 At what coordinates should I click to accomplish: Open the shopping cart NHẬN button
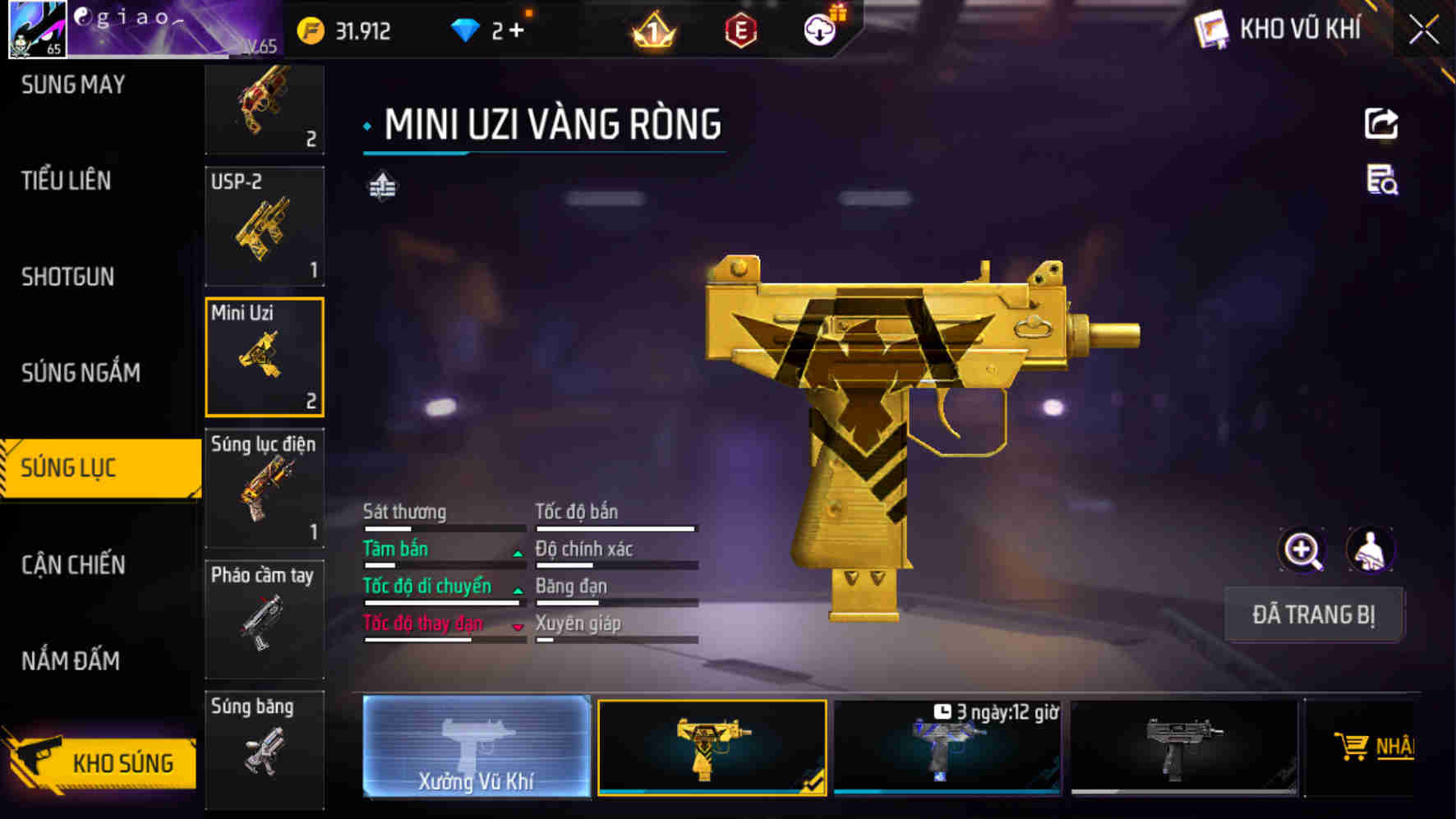(1374, 746)
